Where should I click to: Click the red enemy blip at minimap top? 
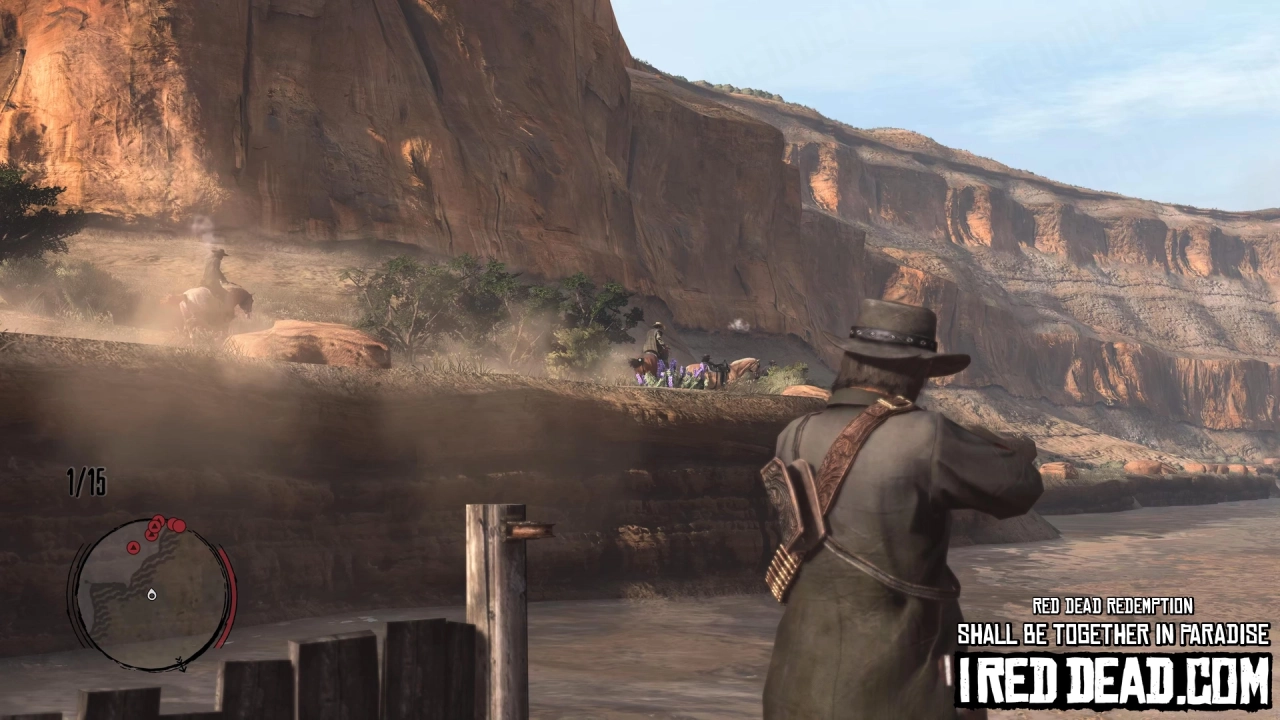click(157, 520)
